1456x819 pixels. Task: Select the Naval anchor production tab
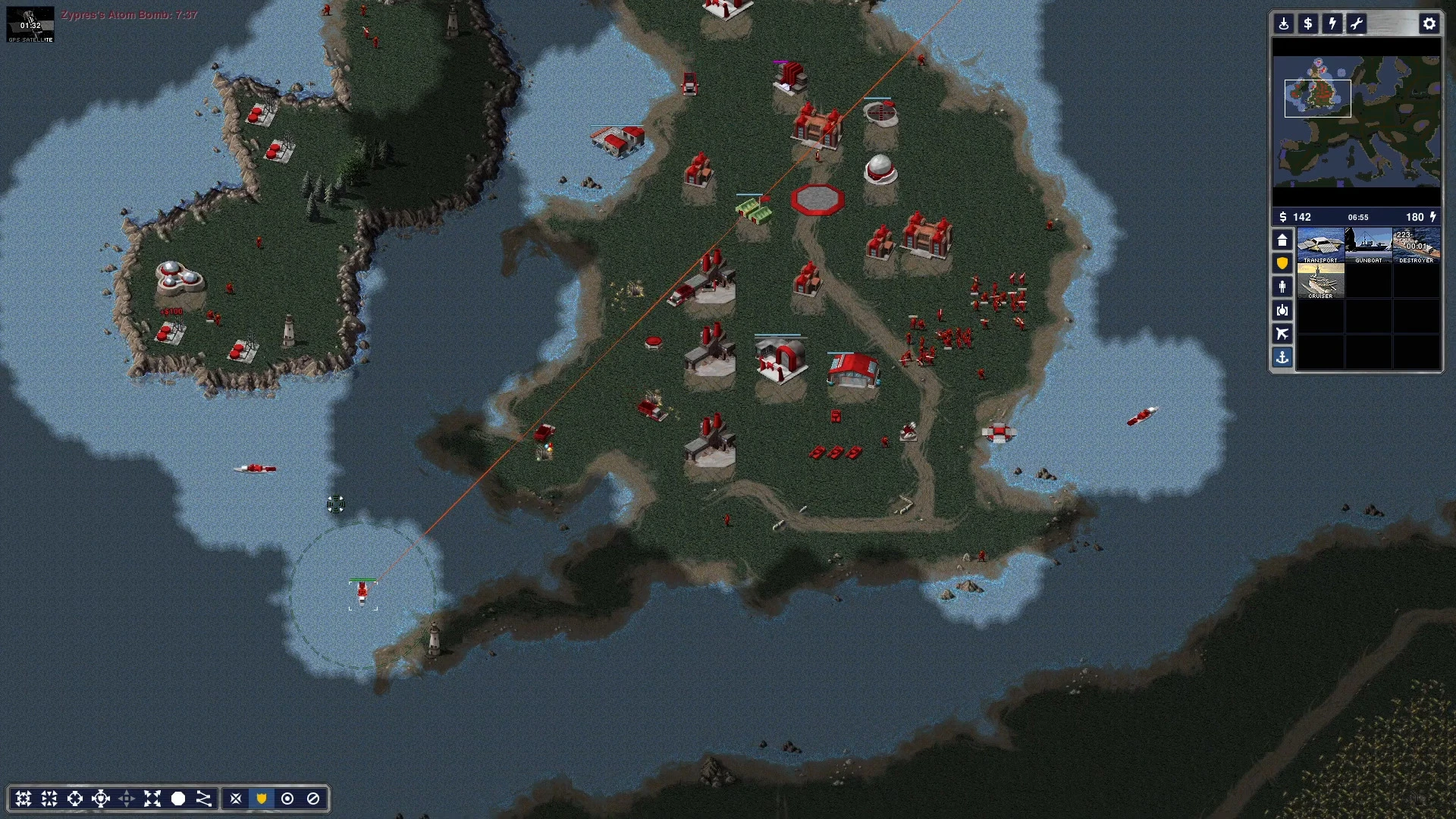click(1282, 357)
